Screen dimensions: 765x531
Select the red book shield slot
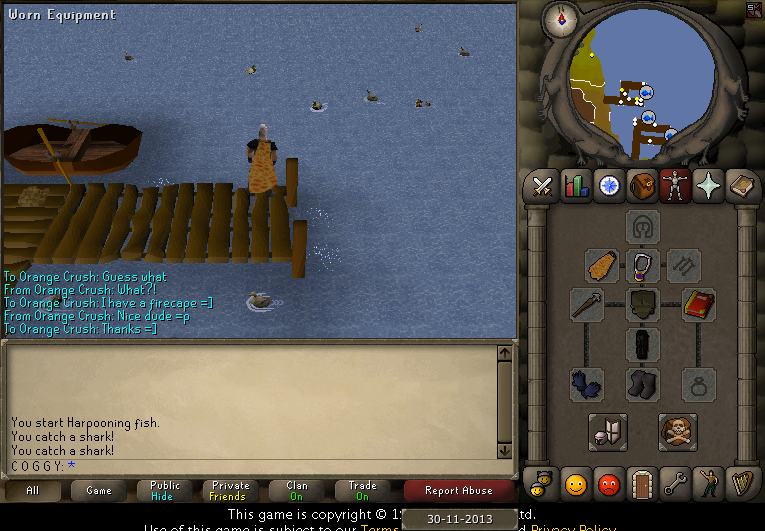click(699, 306)
